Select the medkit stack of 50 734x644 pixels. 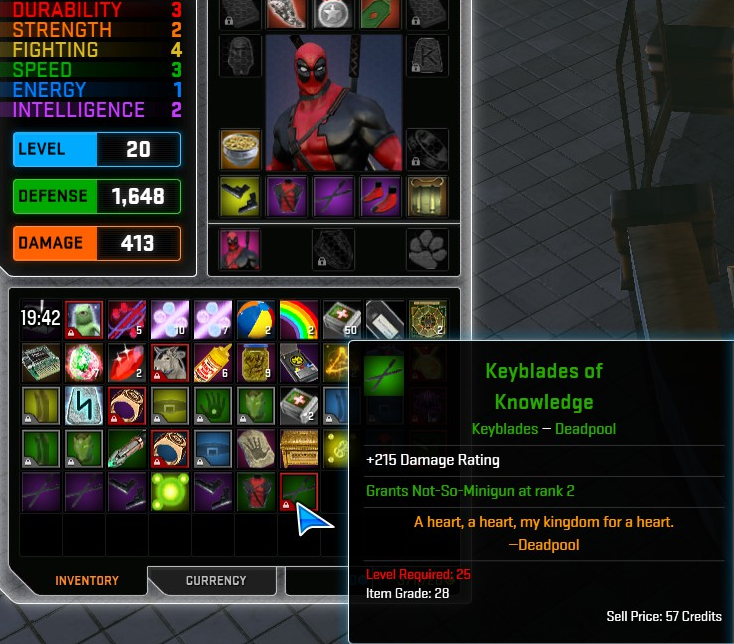(x=342, y=320)
